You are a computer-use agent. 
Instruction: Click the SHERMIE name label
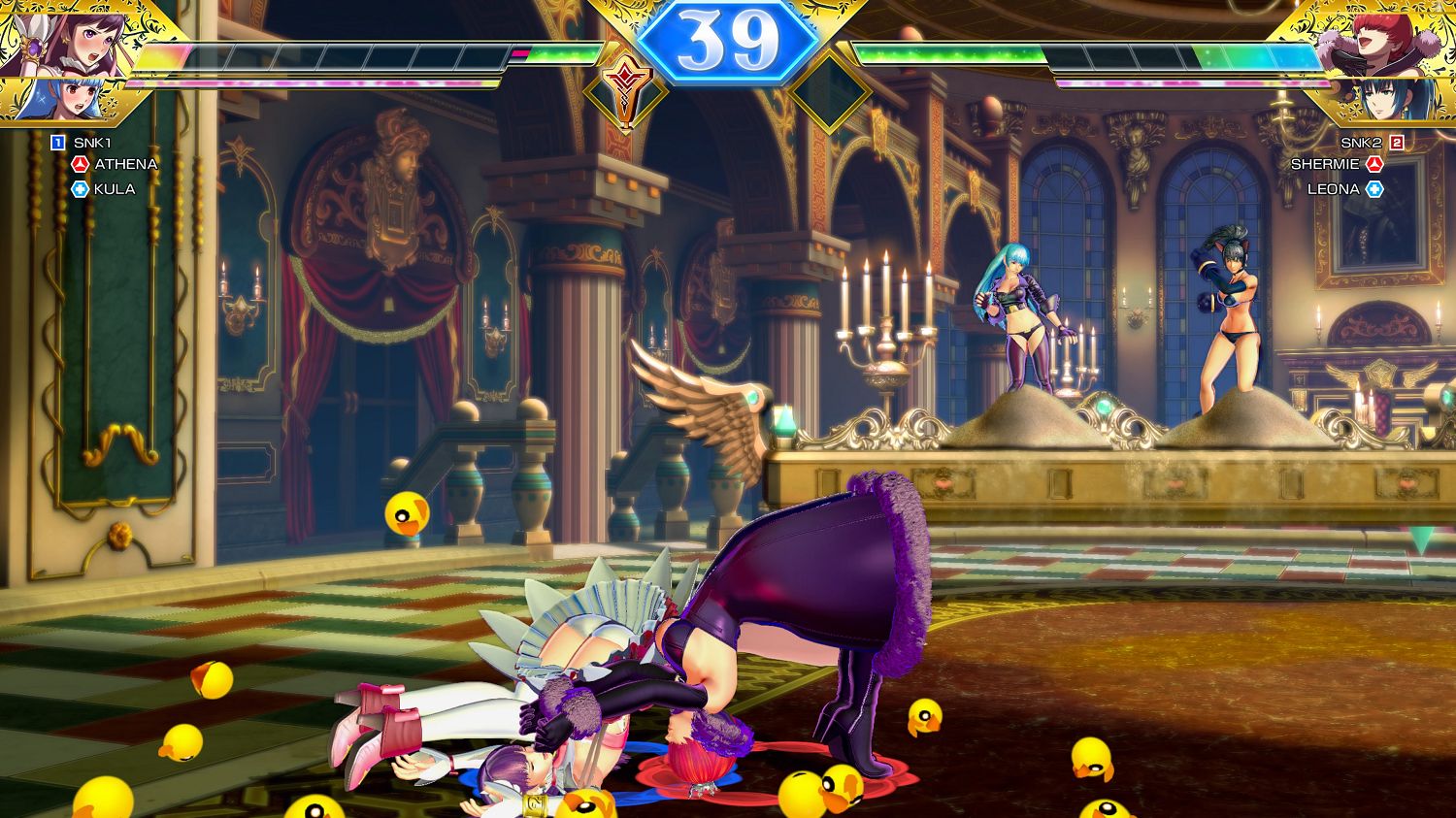point(1324,164)
